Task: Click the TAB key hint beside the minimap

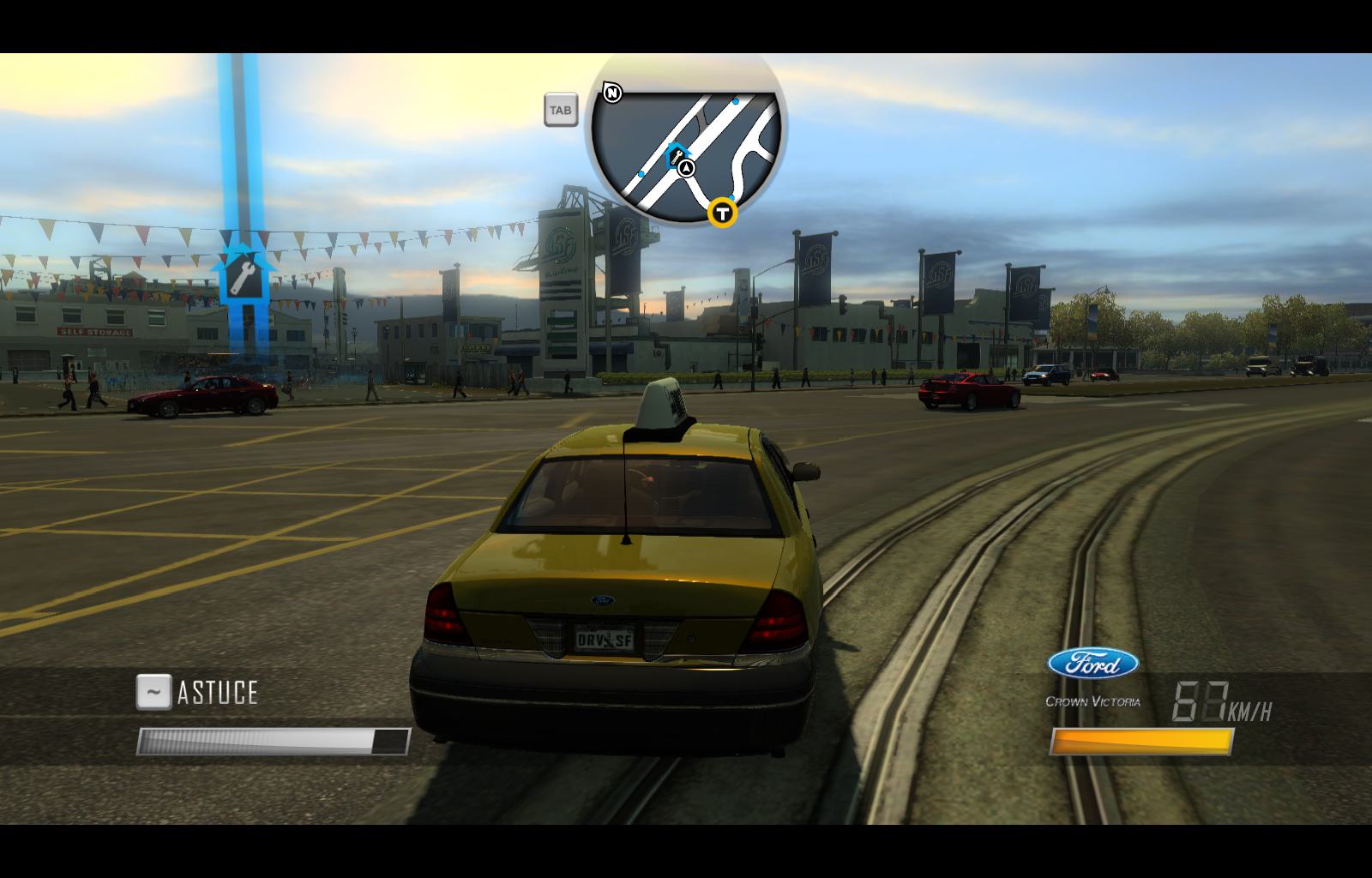Action: tap(562, 110)
